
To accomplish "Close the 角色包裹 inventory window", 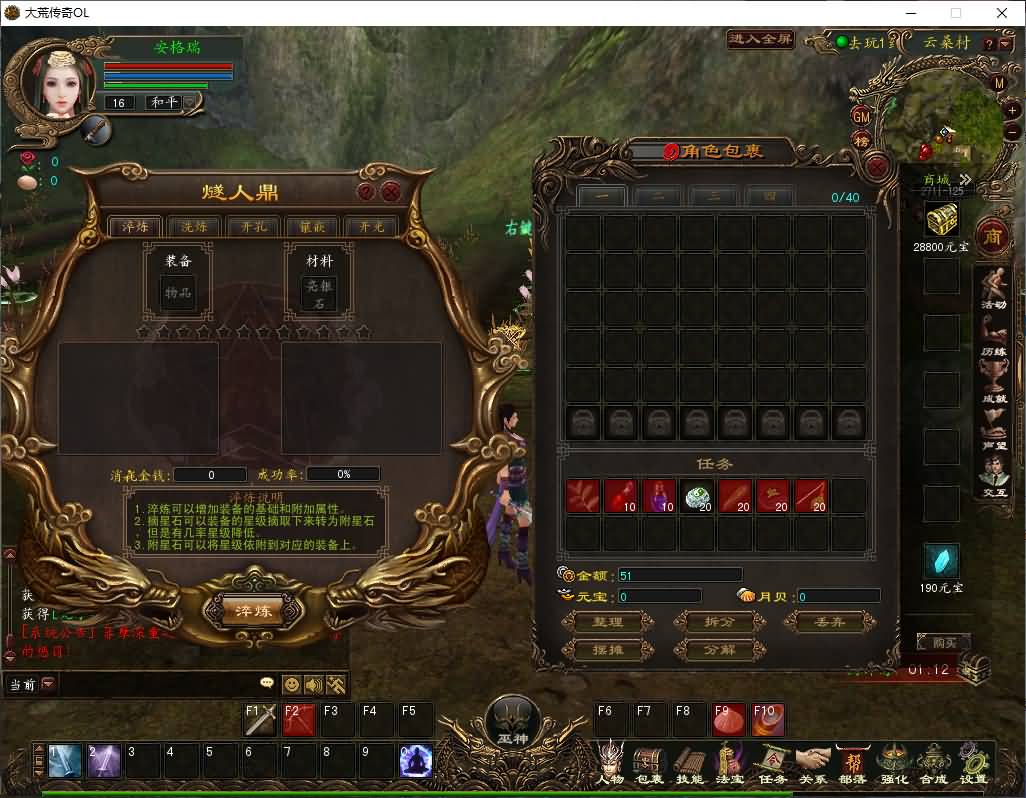I will [877, 167].
